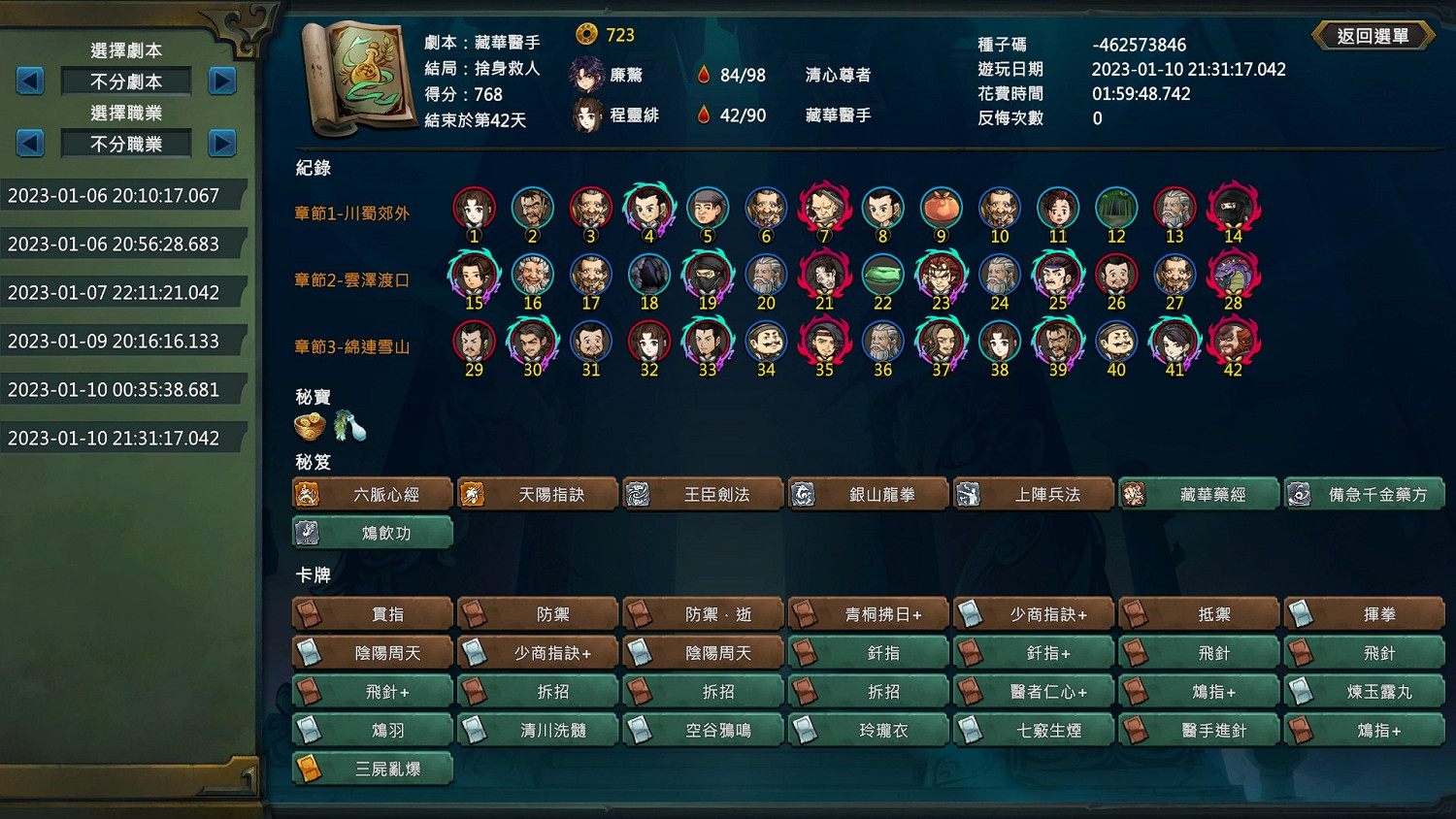
Task: Select the record dated 2023-01-07 22:11:21.042
Action: (112, 292)
